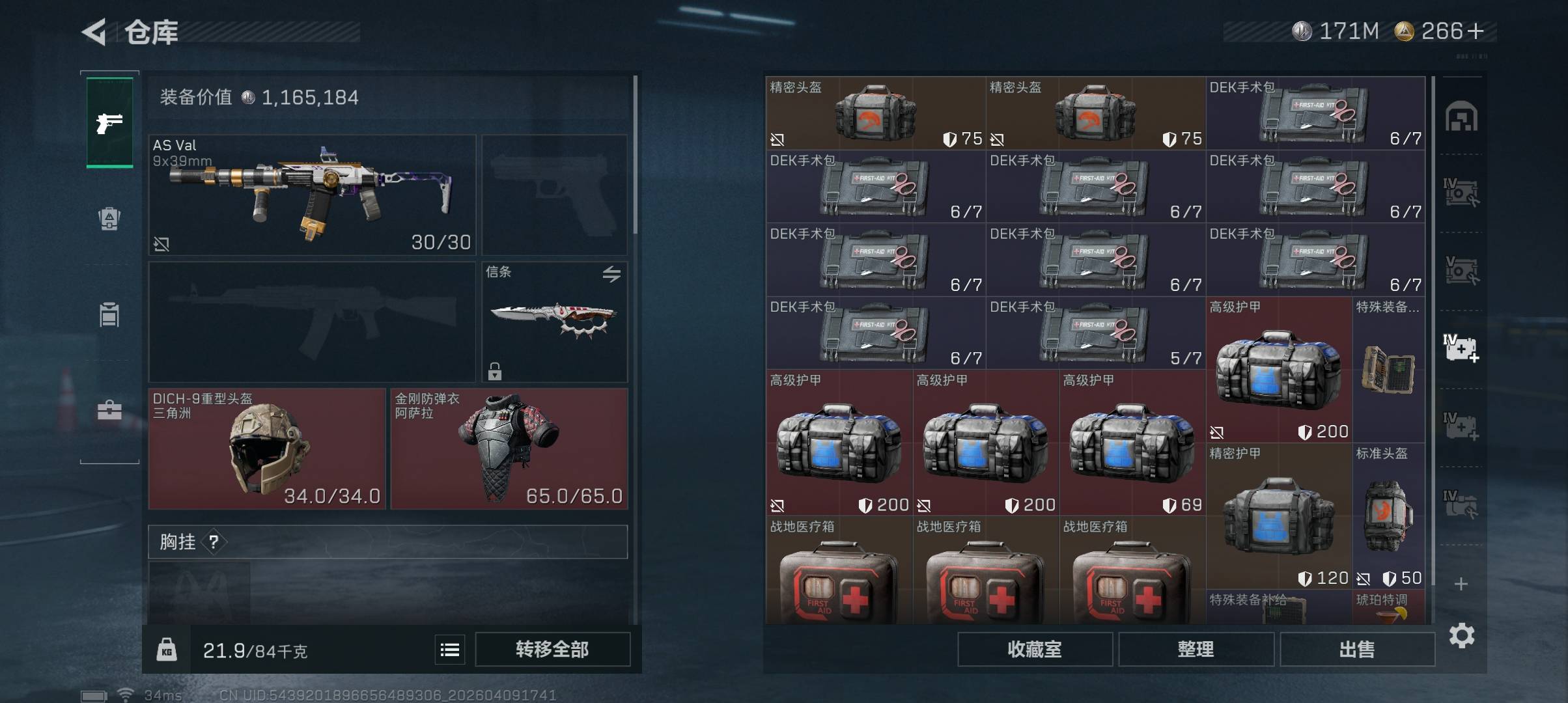Switch to the pistol weapons tab
1568x703 pixels.
pos(109,122)
